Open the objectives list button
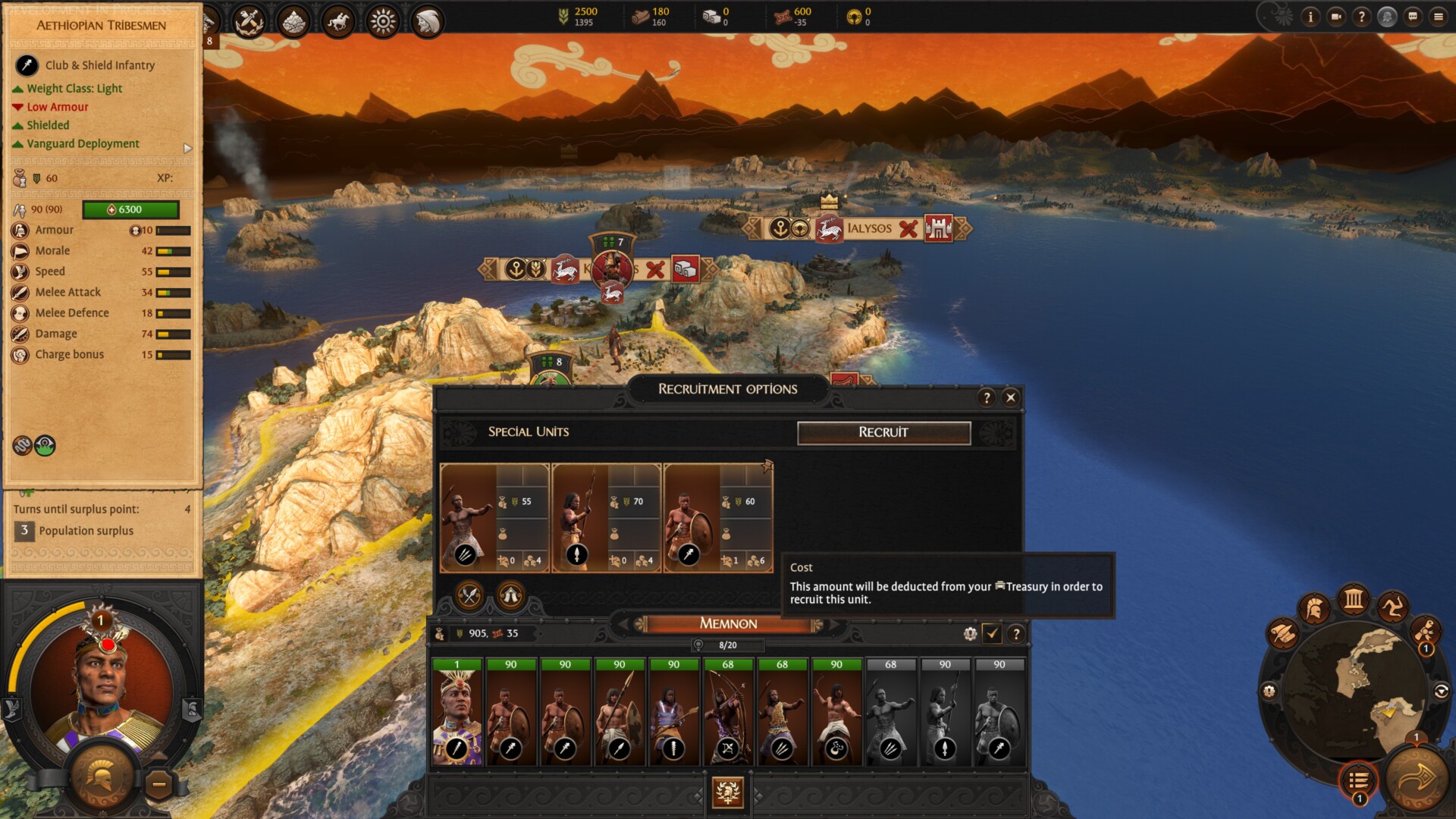This screenshot has height=819, width=1456. coord(1358,780)
